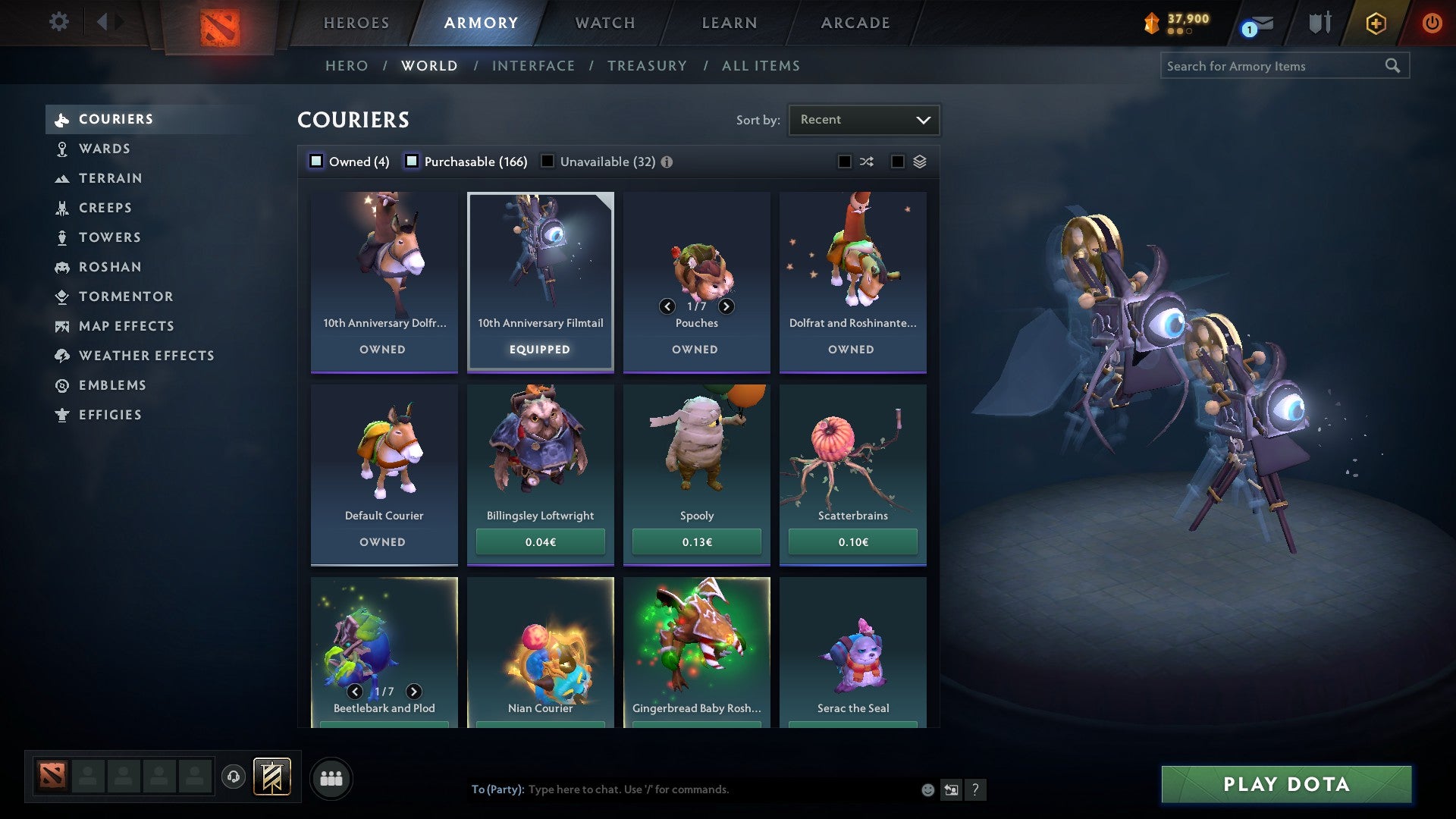1456x819 pixels.
Task: Open the Sort by Recent dropdown
Action: click(863, 119)
